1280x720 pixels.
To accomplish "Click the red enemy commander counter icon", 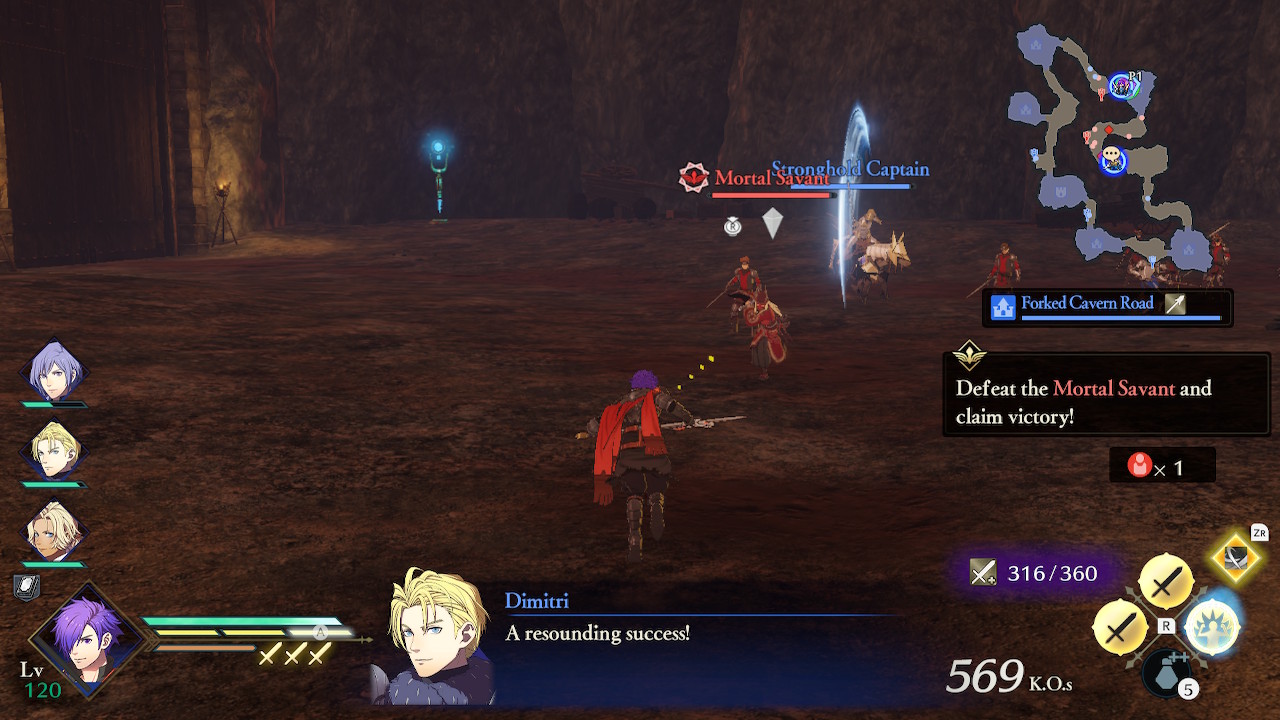I will click(x=1139, y=465).
